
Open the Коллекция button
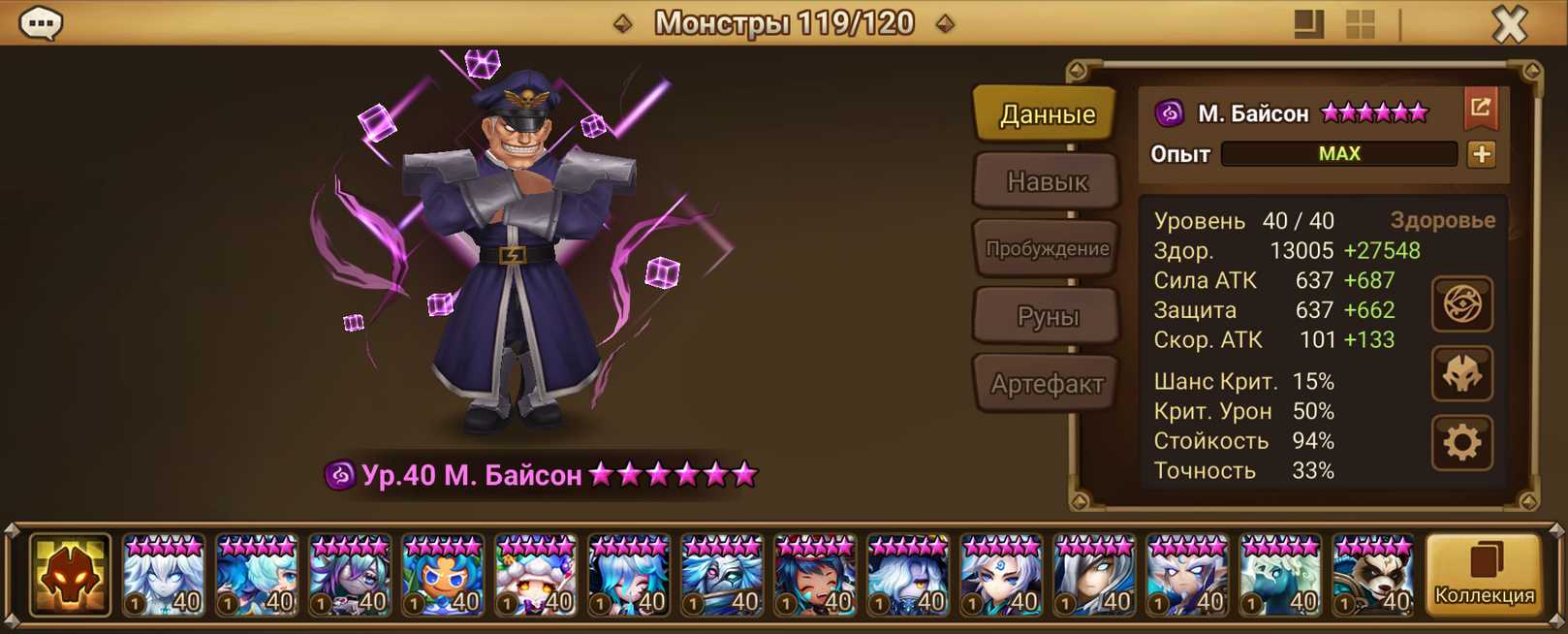click(1484, 576)
